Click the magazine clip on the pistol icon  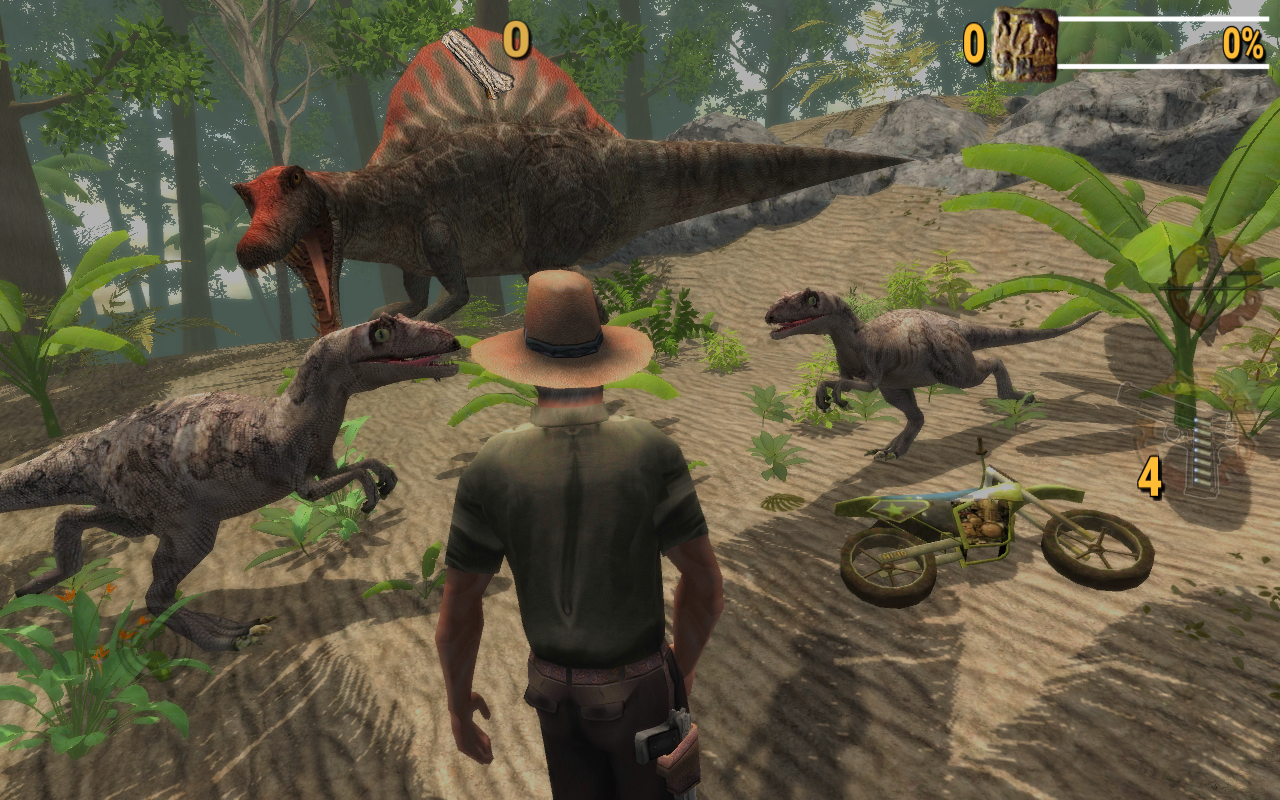click(1203, 450)
